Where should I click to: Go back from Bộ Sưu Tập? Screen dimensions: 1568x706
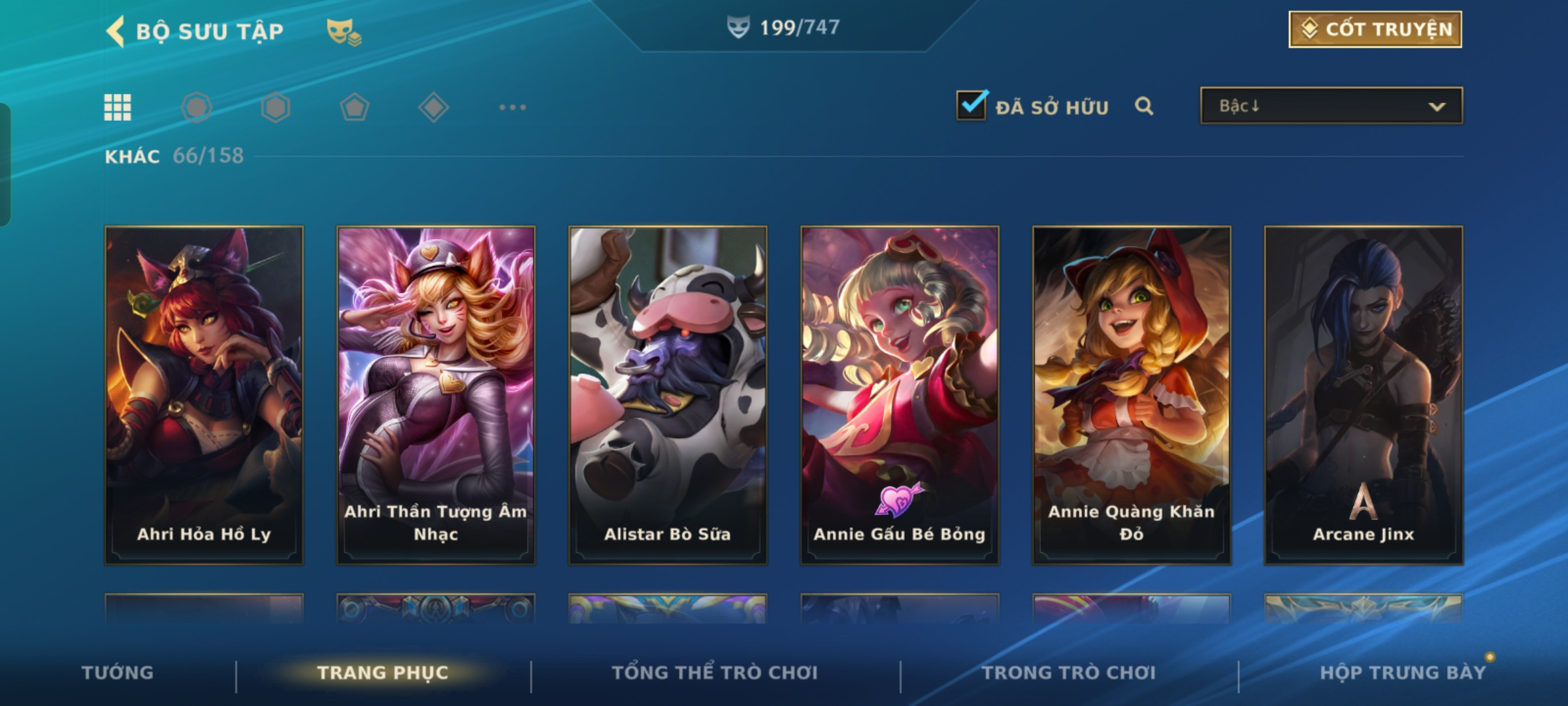[116, 31]
